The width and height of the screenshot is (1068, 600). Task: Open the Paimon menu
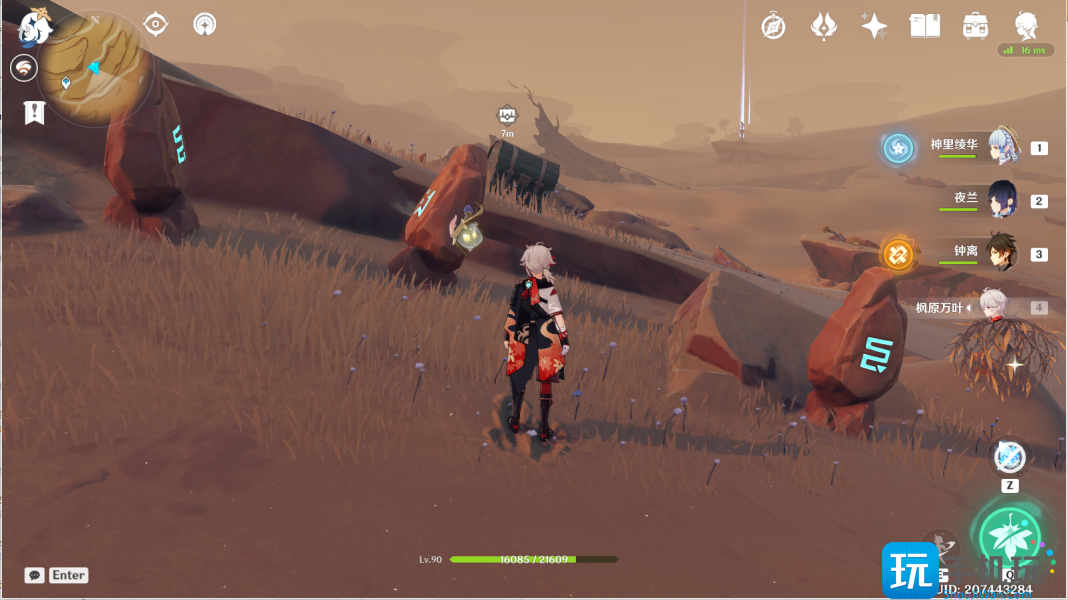36,26
